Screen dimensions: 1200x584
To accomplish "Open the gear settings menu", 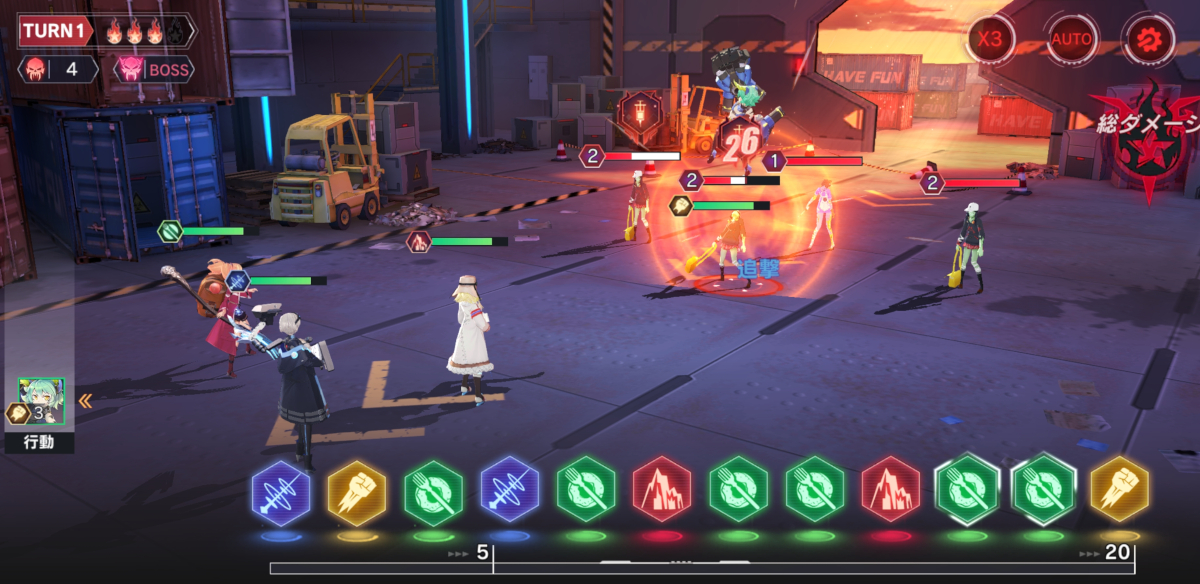I will [1144, 40].
